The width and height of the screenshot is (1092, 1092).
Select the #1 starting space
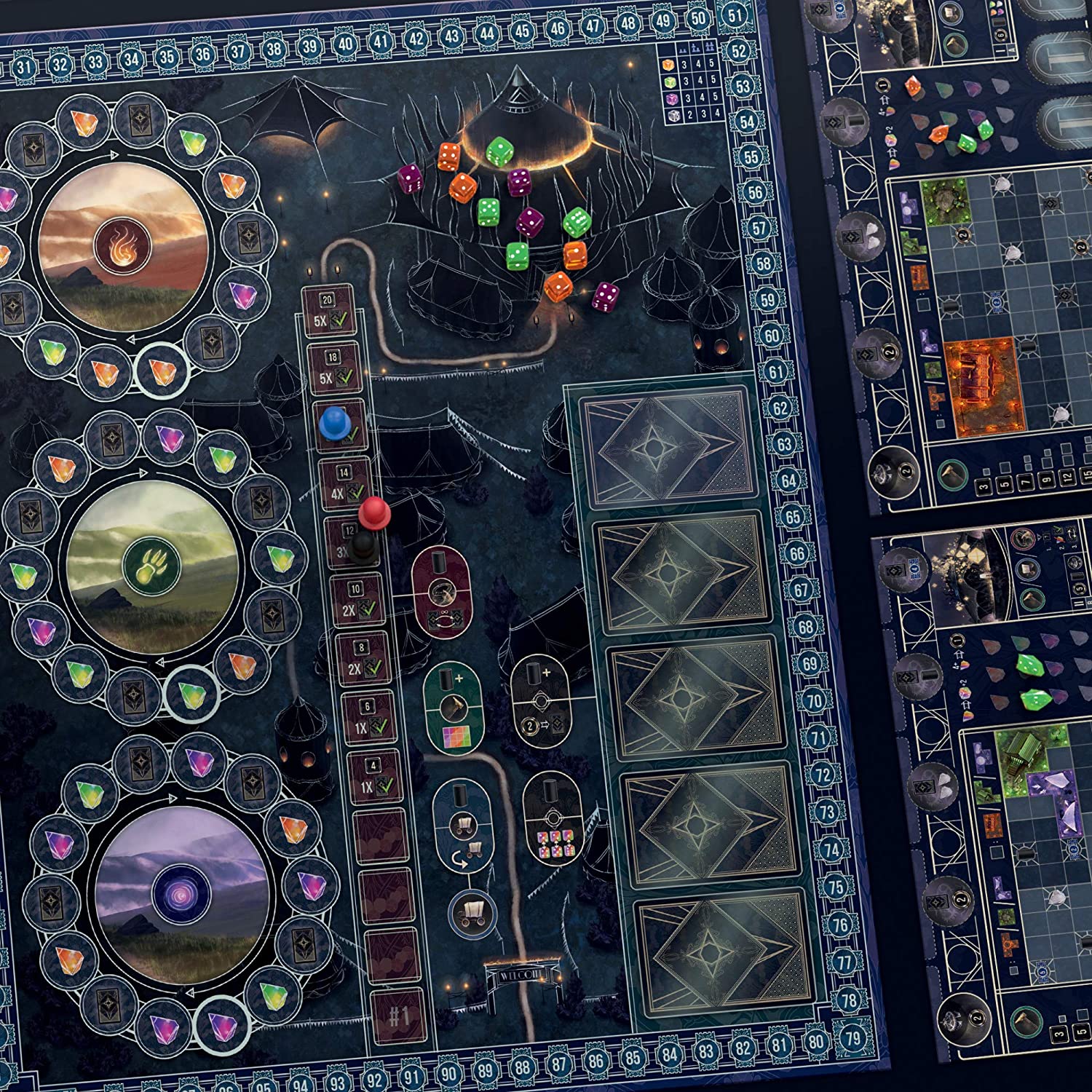tap(397, 1016)
